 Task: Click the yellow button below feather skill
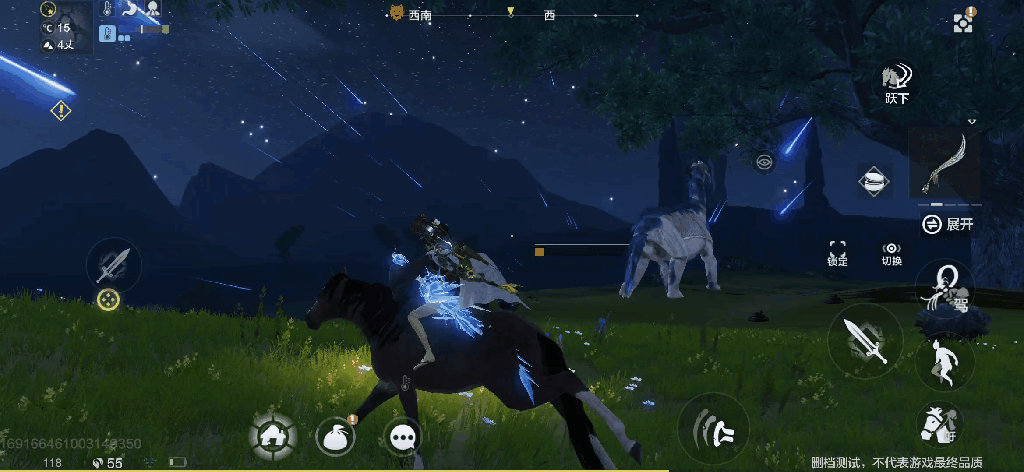click(x=108, y=298)
